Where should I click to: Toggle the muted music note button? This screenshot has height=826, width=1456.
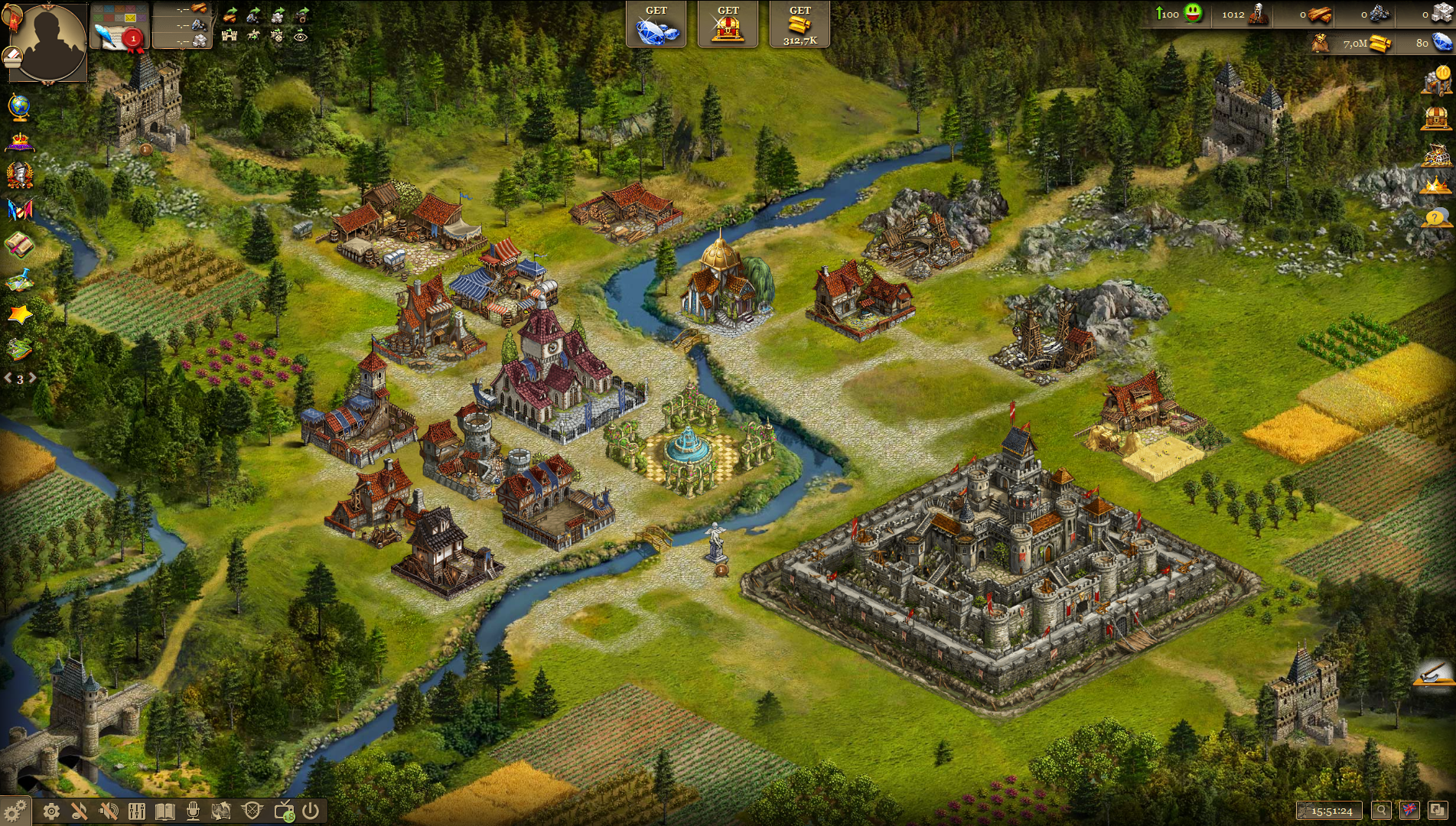point(80,811)
